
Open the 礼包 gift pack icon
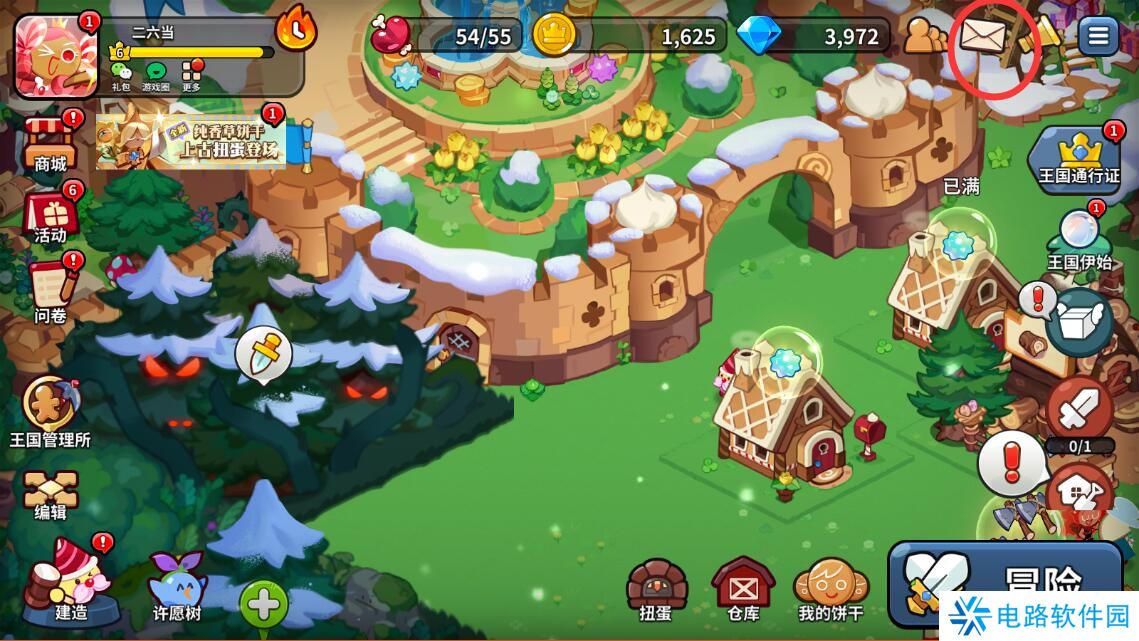[120, 75]
